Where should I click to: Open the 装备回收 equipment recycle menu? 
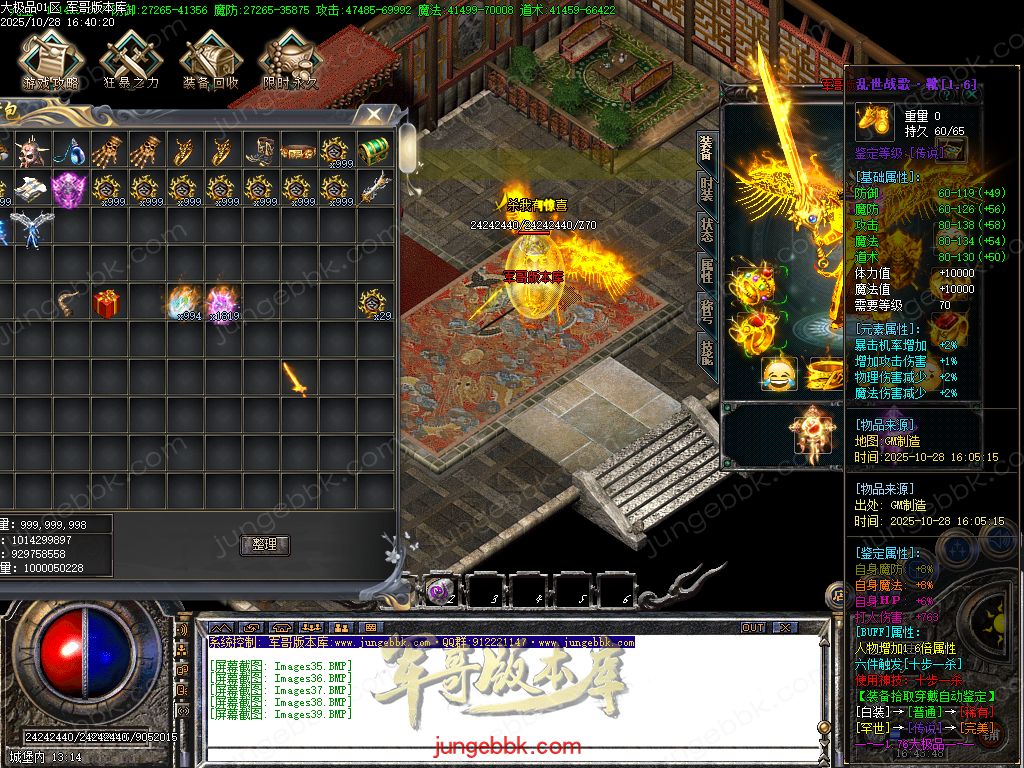click(x=210, y=59)
